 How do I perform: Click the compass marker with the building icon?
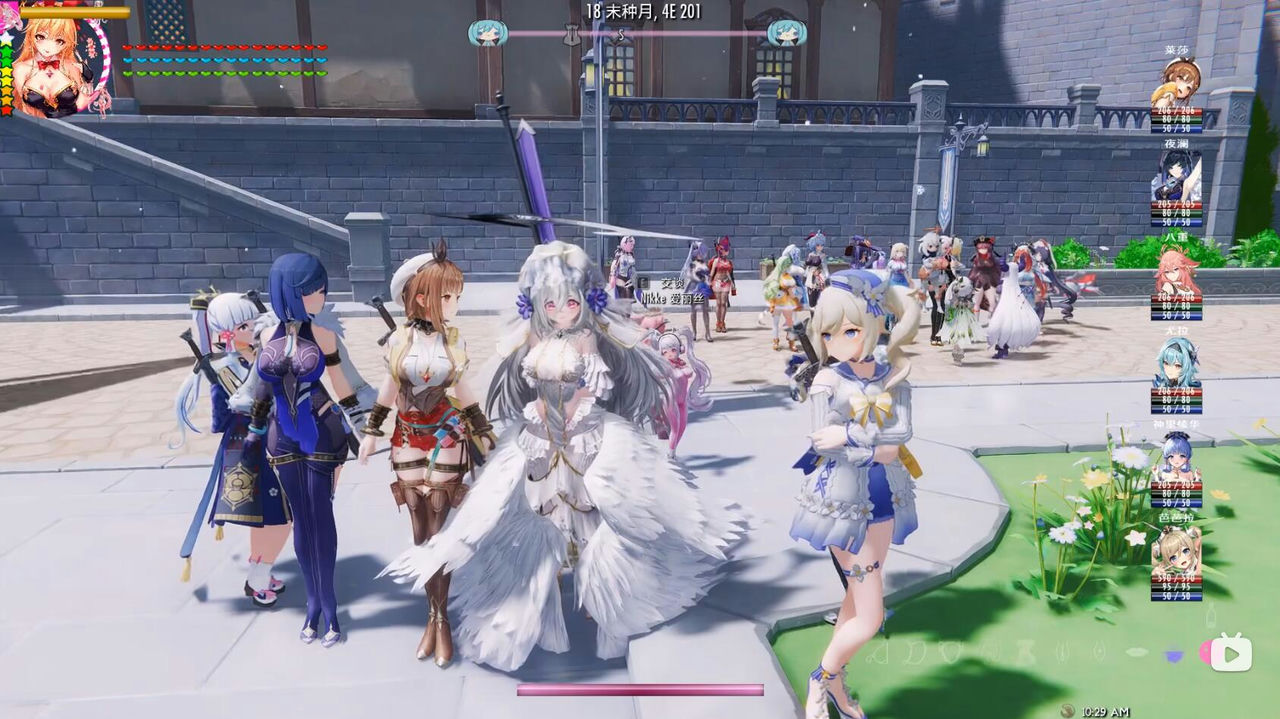click(572, 34)
